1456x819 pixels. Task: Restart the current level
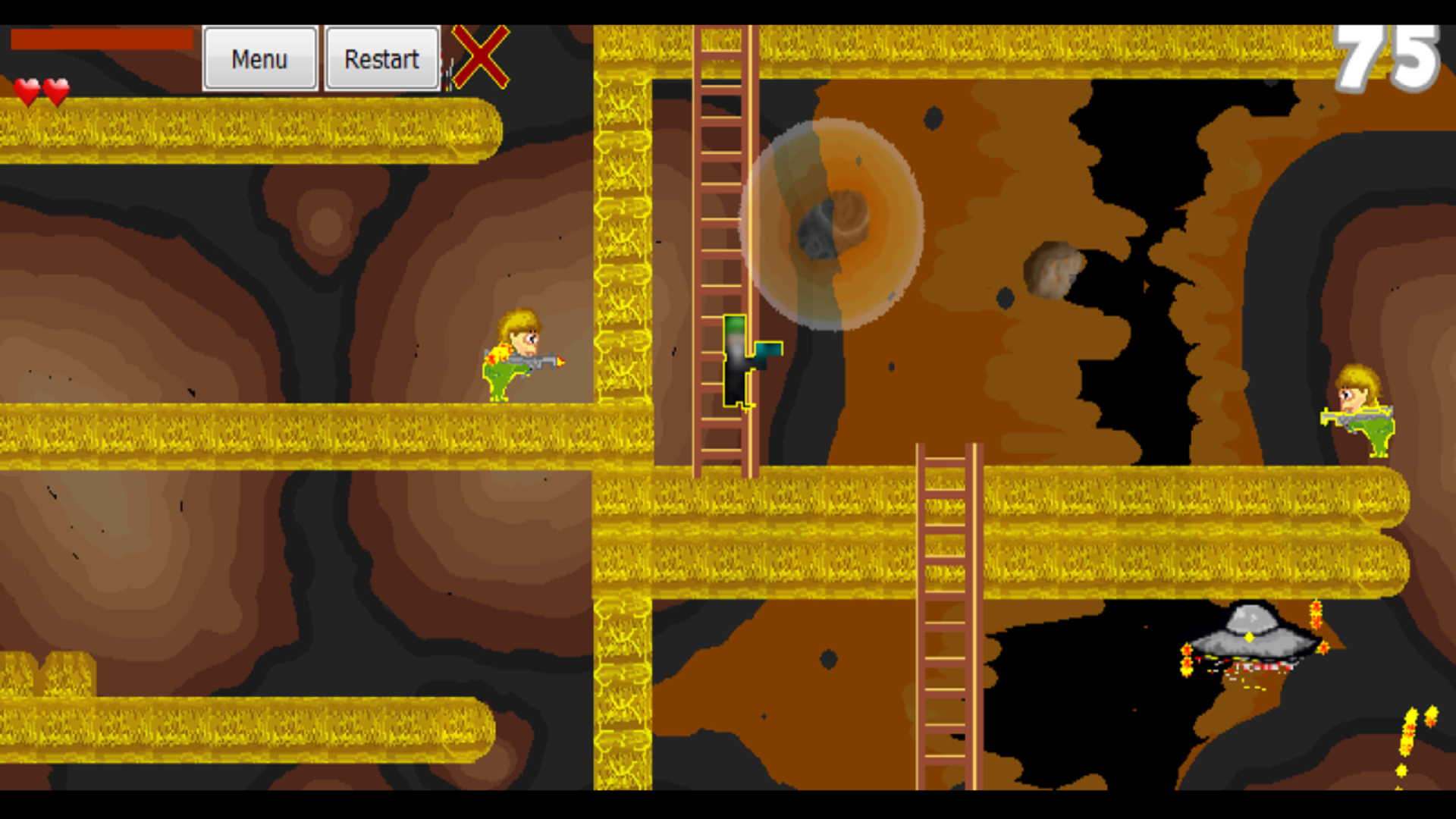point(381,58)
